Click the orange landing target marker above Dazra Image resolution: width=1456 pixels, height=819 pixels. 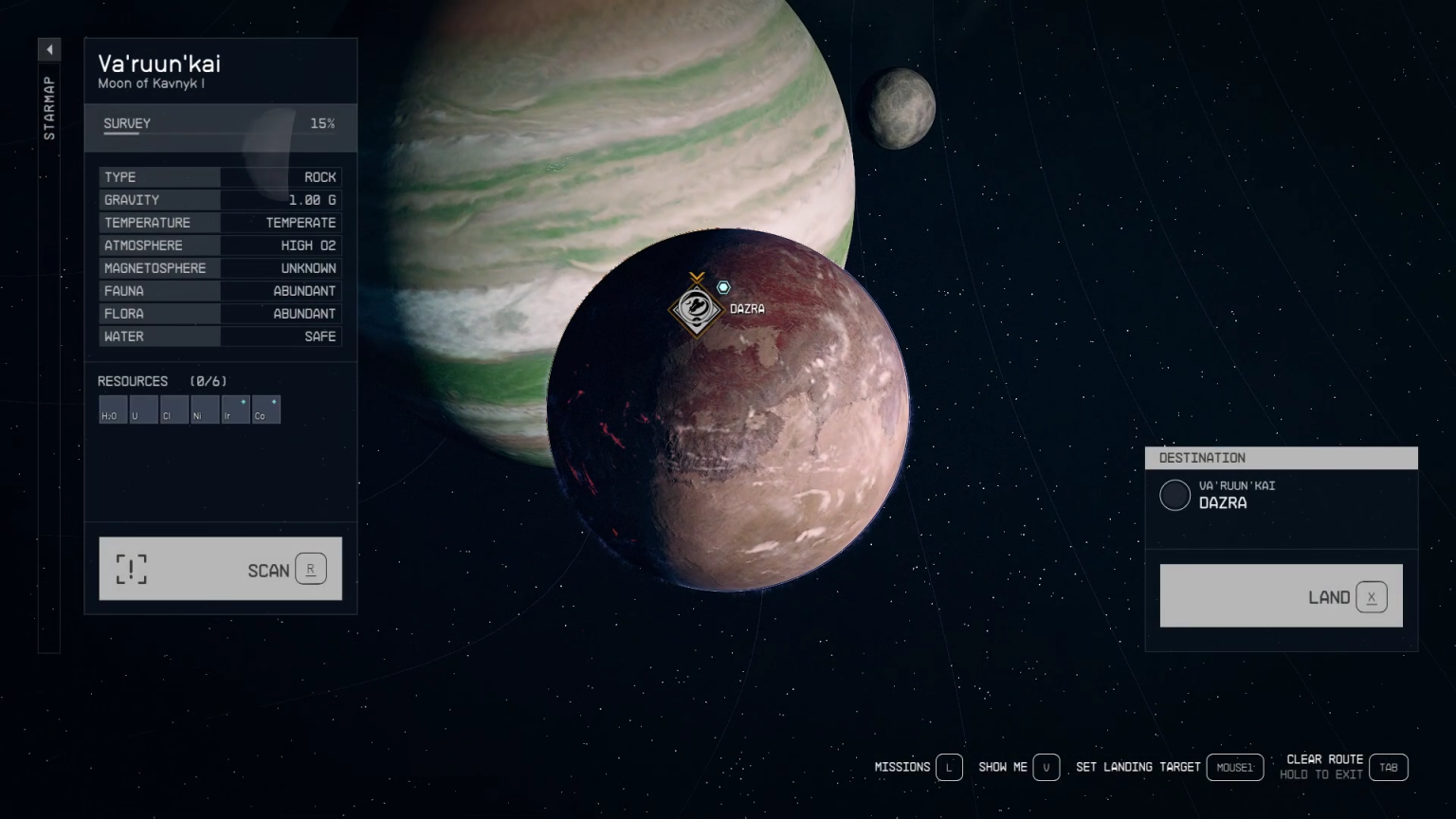698,276
